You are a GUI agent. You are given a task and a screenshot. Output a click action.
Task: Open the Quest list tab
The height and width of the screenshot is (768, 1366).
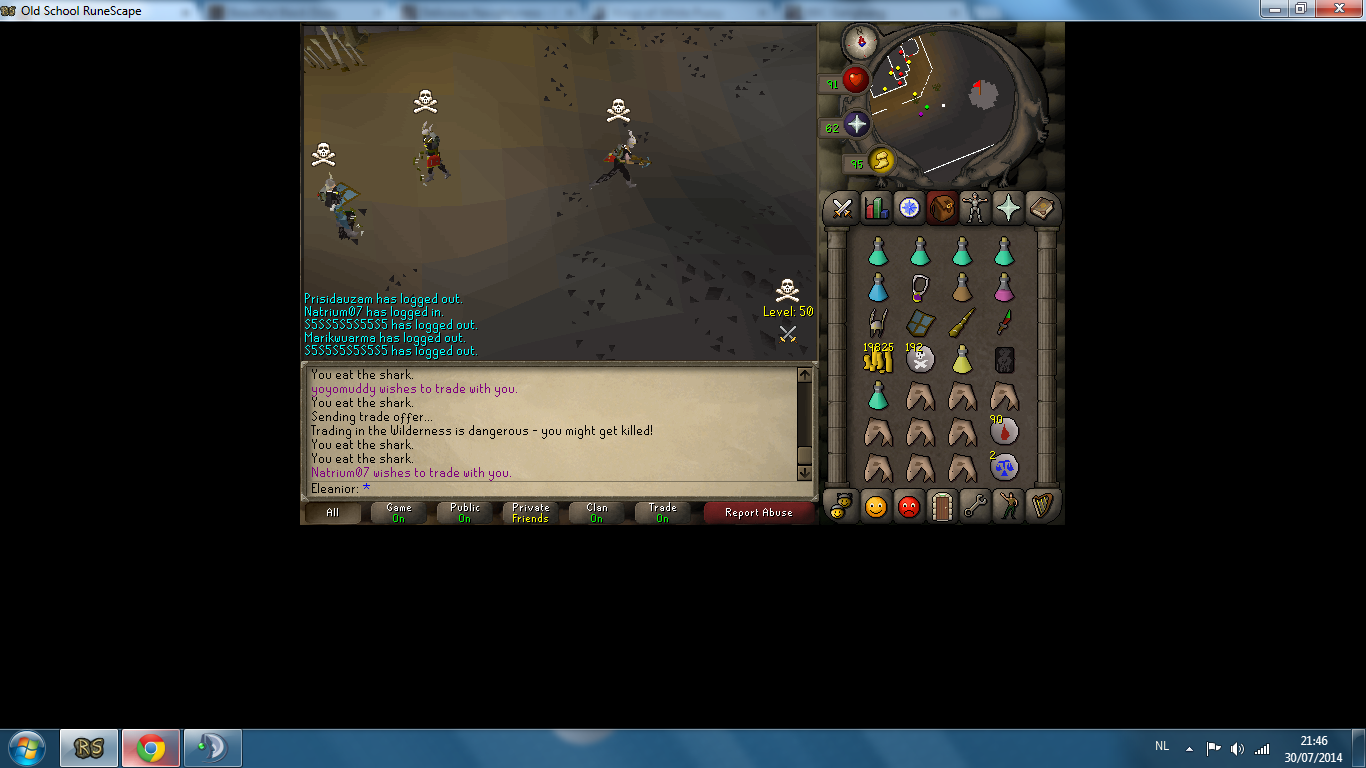tap(908, 208)
